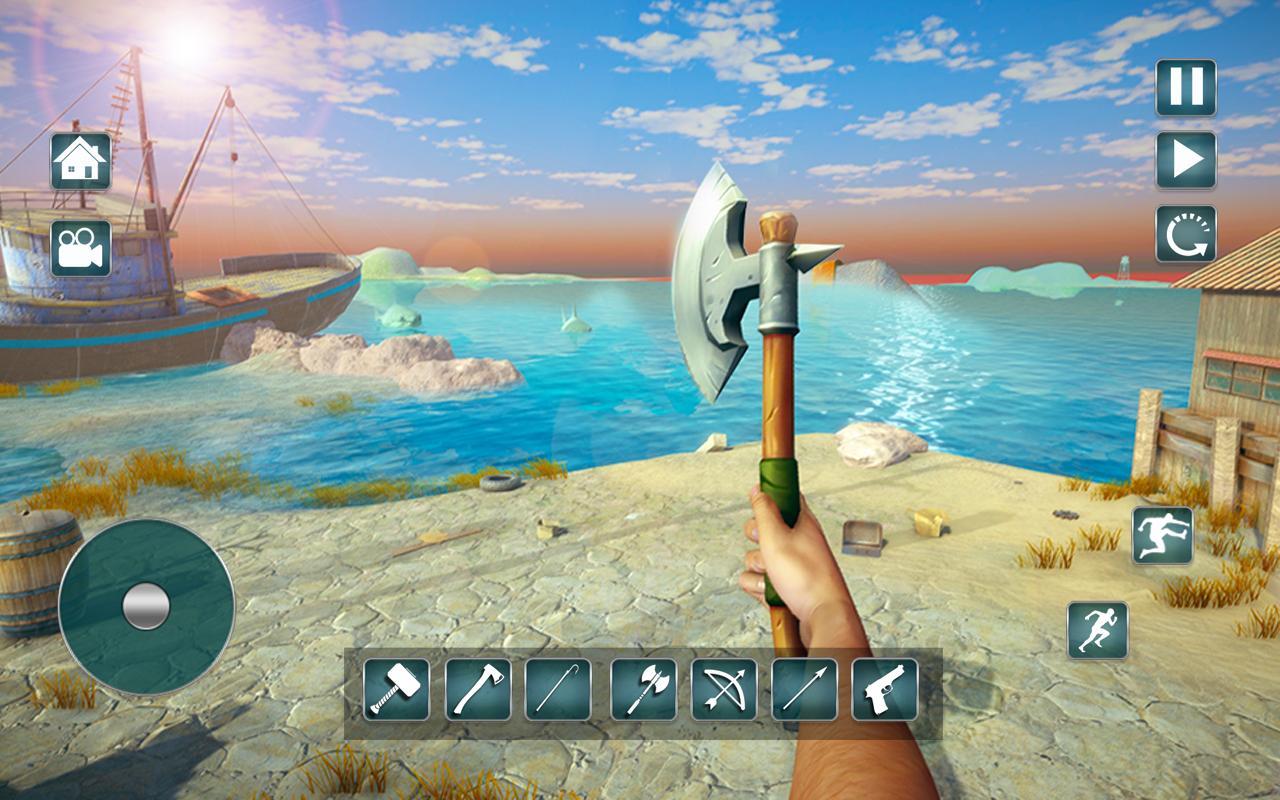Activate the jump action button
Viewport: 1280px width, 800px height.
[1162, 535]
